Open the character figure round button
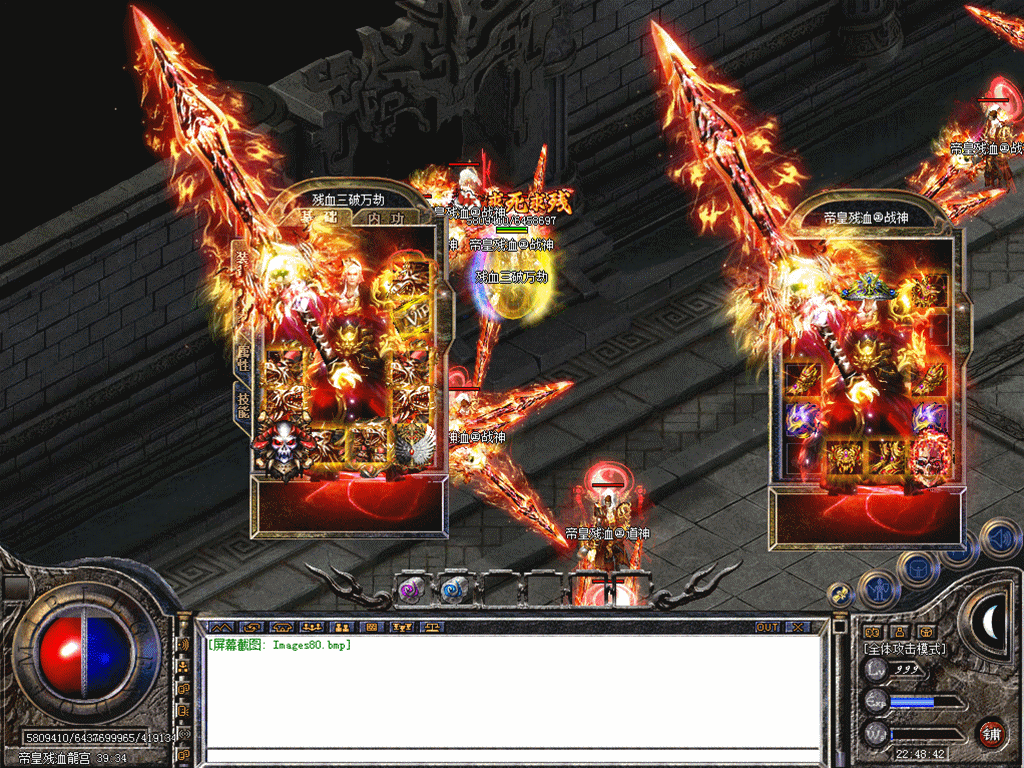This screenshot has width=1024, height=768. click(877, 589)
